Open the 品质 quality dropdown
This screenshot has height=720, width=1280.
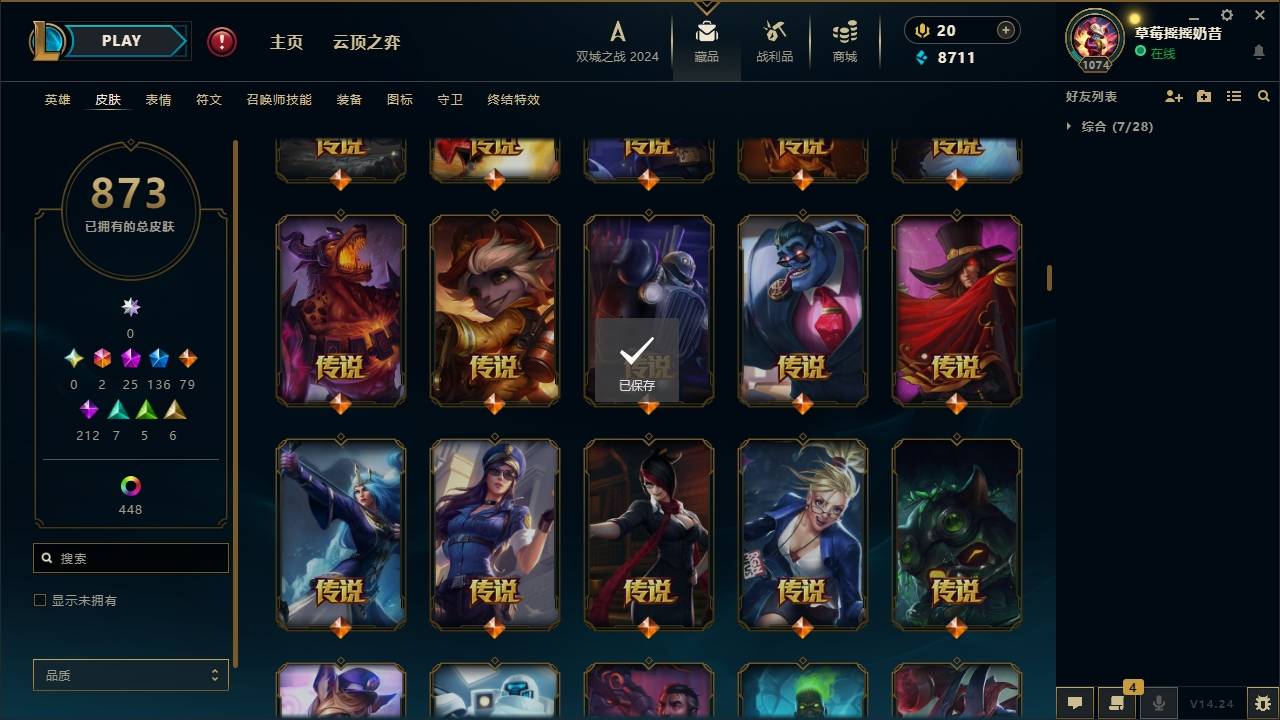[130, 675]
